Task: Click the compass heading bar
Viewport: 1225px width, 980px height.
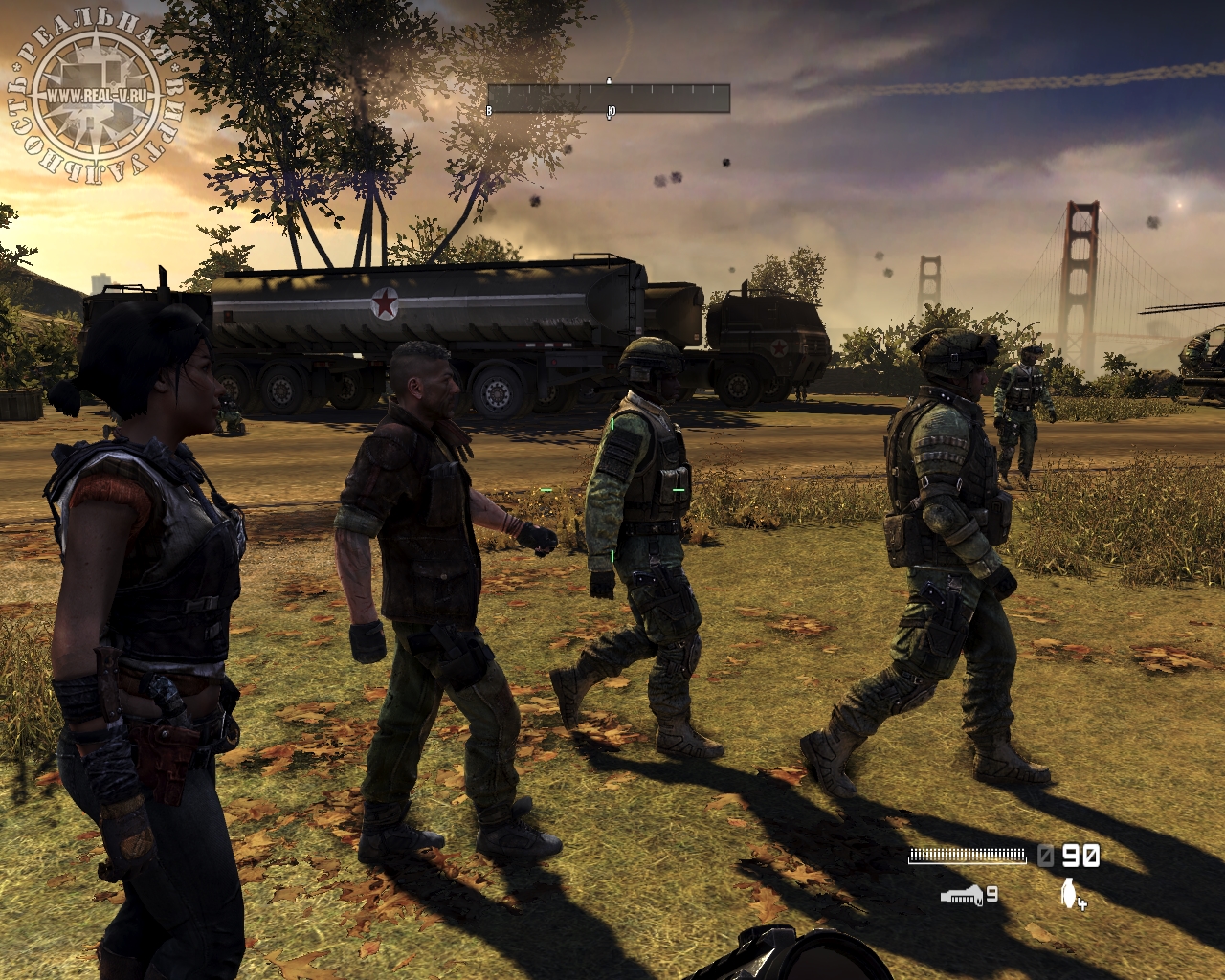Action: tap(609, 99)
